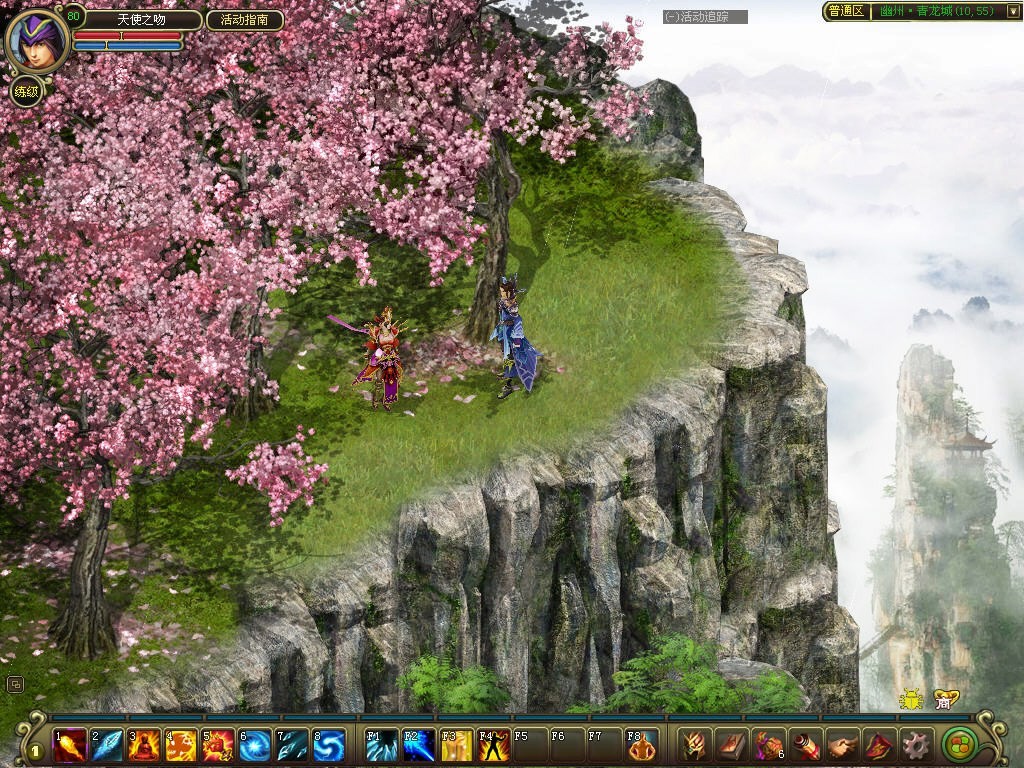Open settings with the gear icon
The image size is (1024, 768).
(x=915, y=745)
